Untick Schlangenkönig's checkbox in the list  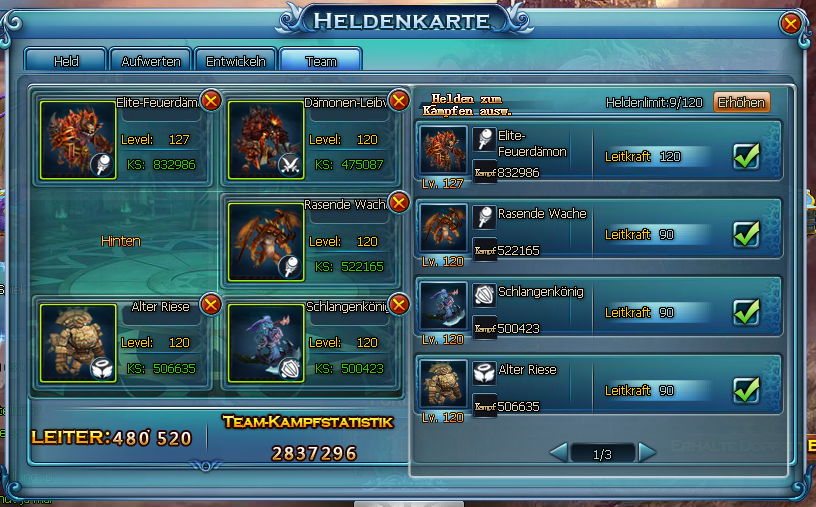coord(748,312)
